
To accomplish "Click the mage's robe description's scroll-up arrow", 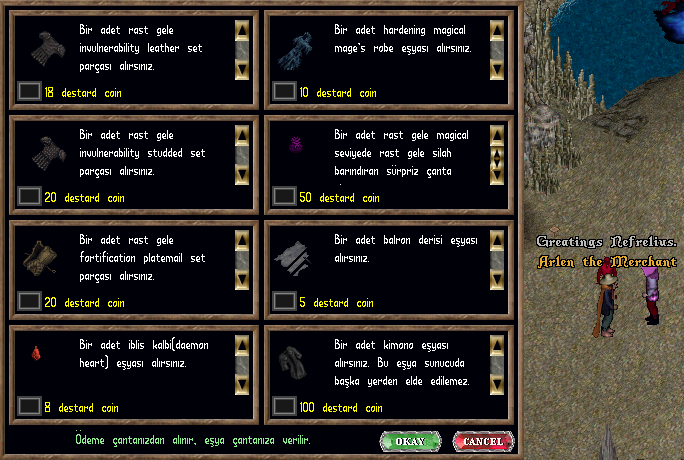I will coord(497,30).
